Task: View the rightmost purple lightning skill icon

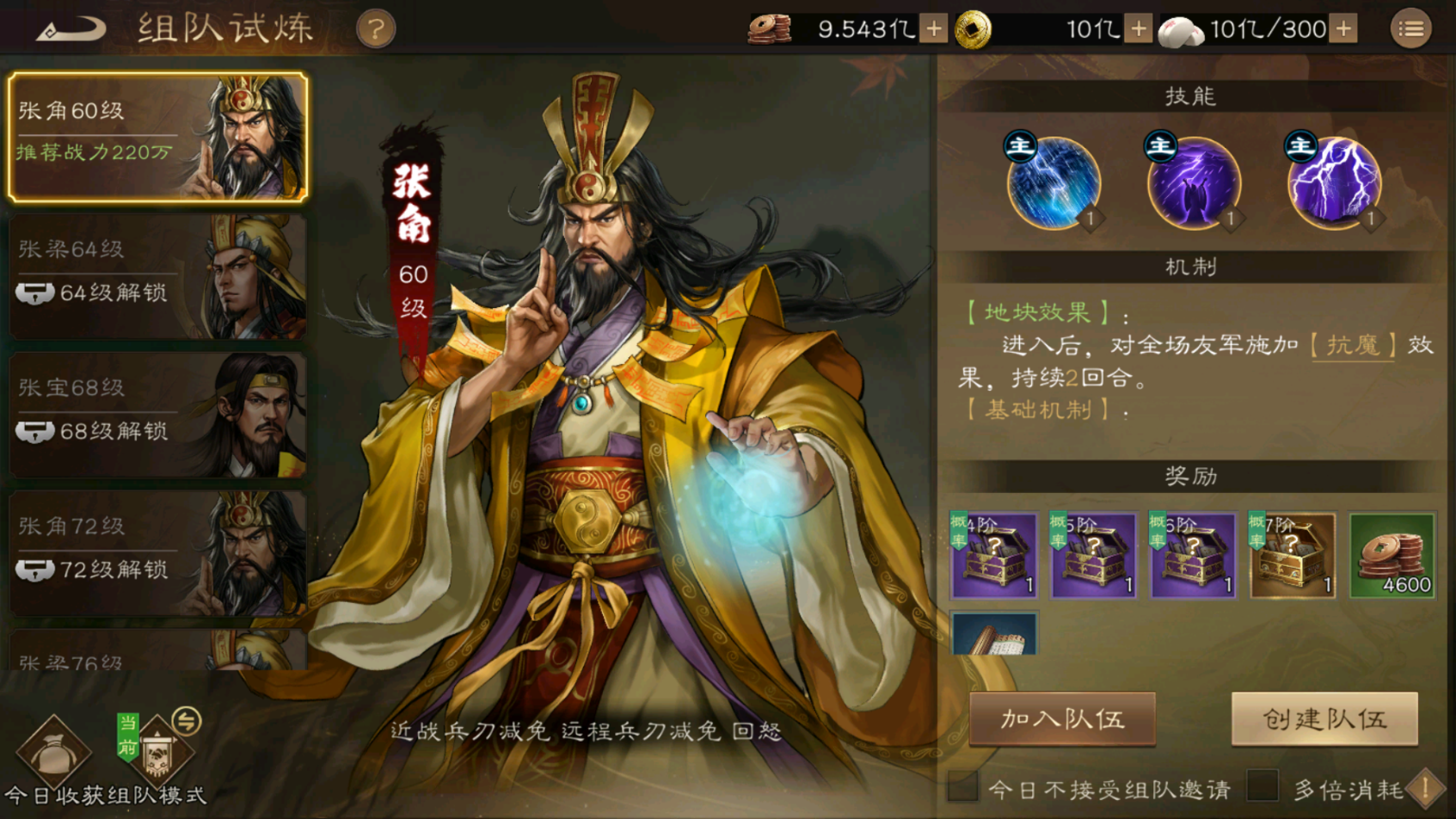Action: tap(1333, 183)
